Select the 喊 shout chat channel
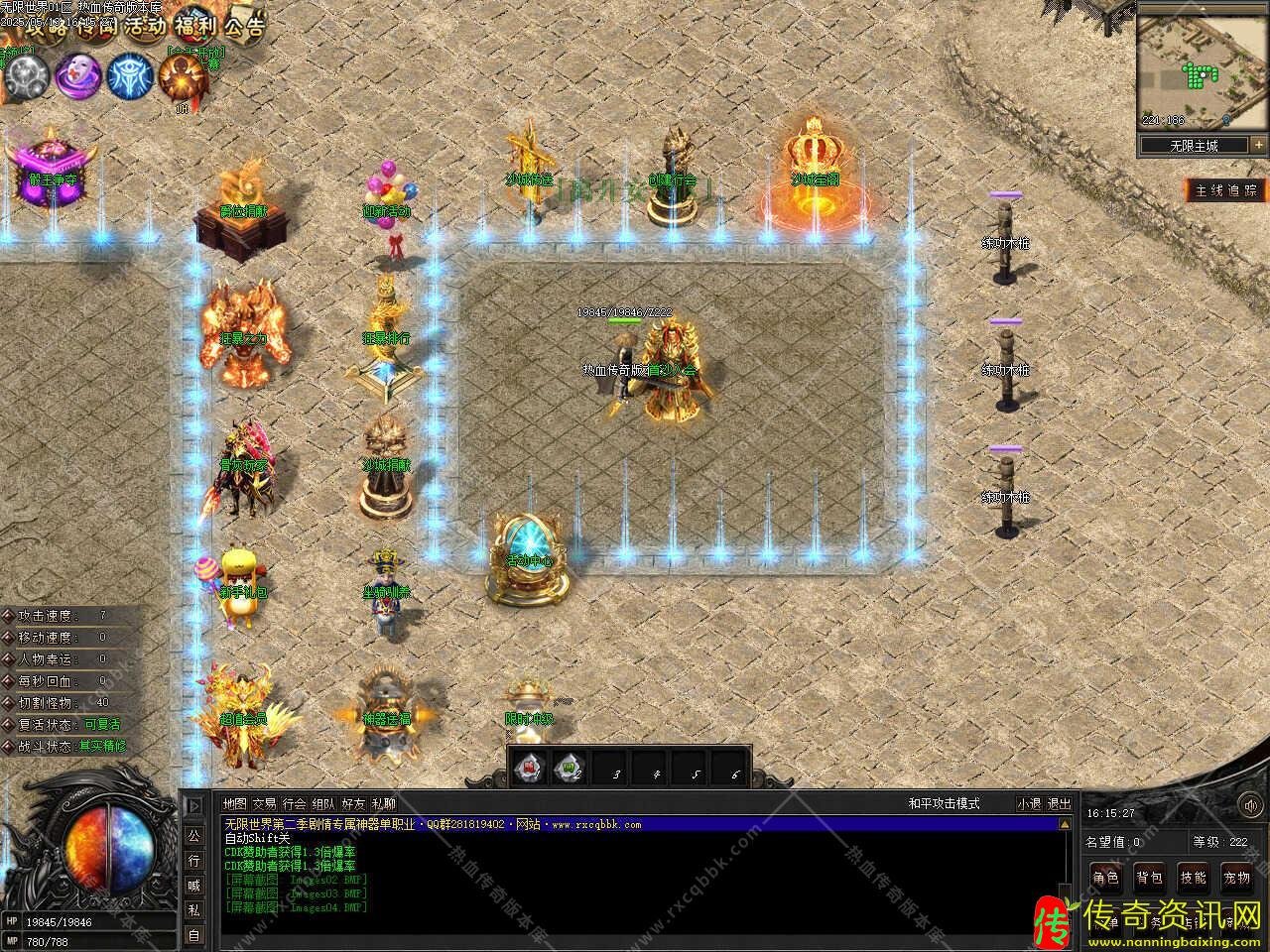The image size is (1270, 952). click(x=193, y=886)
